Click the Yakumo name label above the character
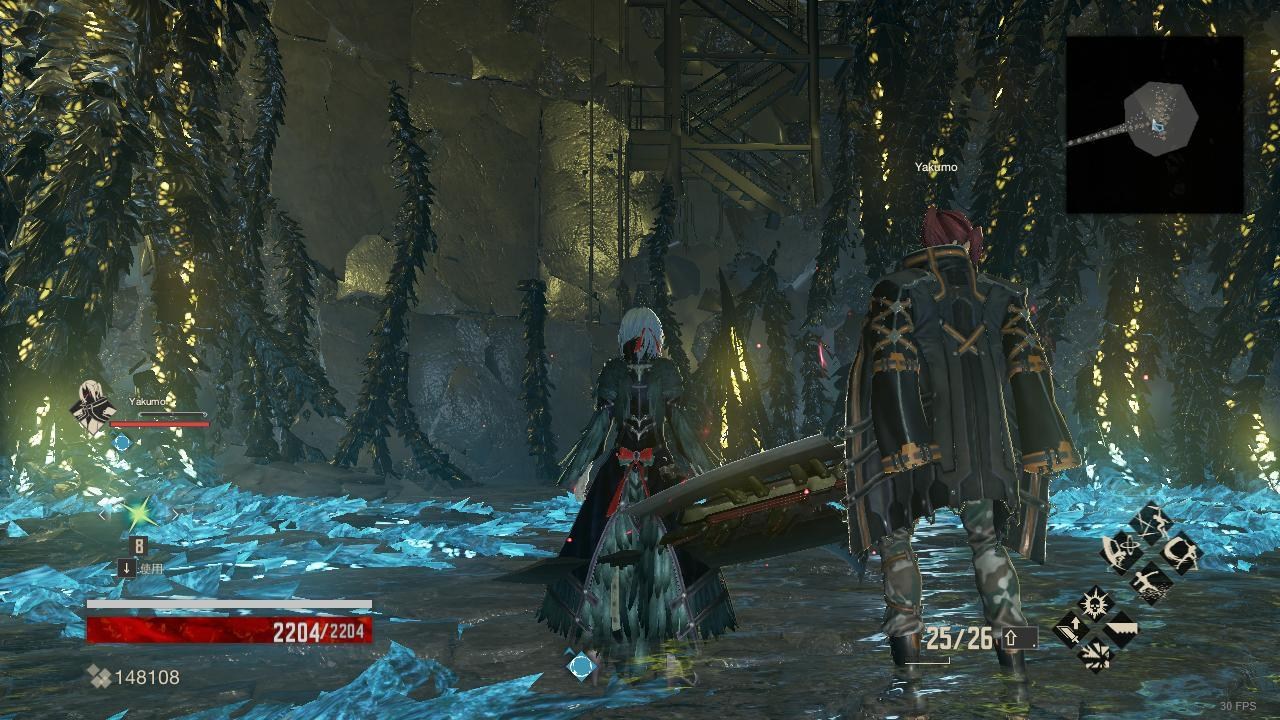 (x=936, y=167)
